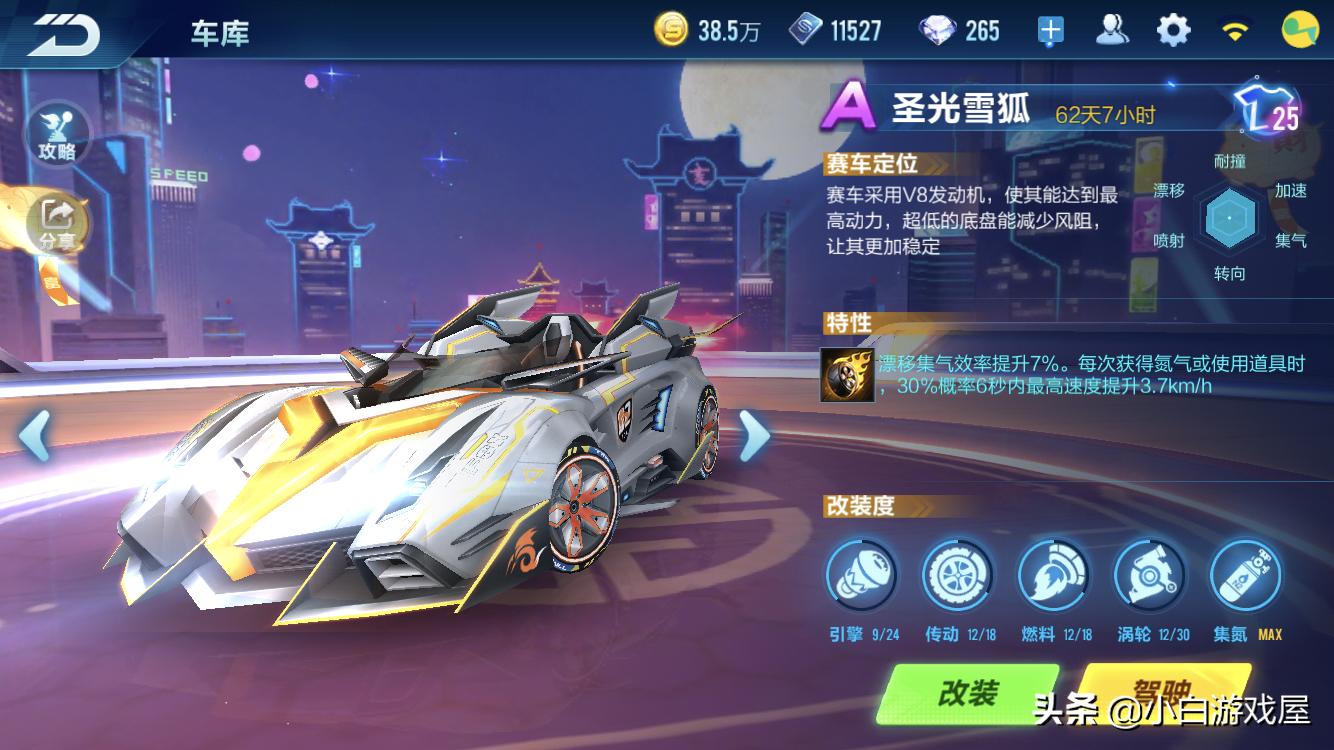The image size is (1334, 750).
Task: Open the 攻略 strategy guide panel
Action: pos(57,133)
